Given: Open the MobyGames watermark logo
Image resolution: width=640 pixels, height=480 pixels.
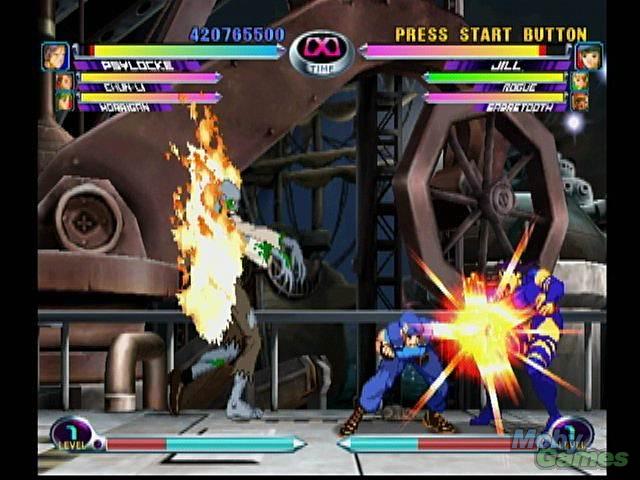Looking at the screenshot, I should (568, 448).
